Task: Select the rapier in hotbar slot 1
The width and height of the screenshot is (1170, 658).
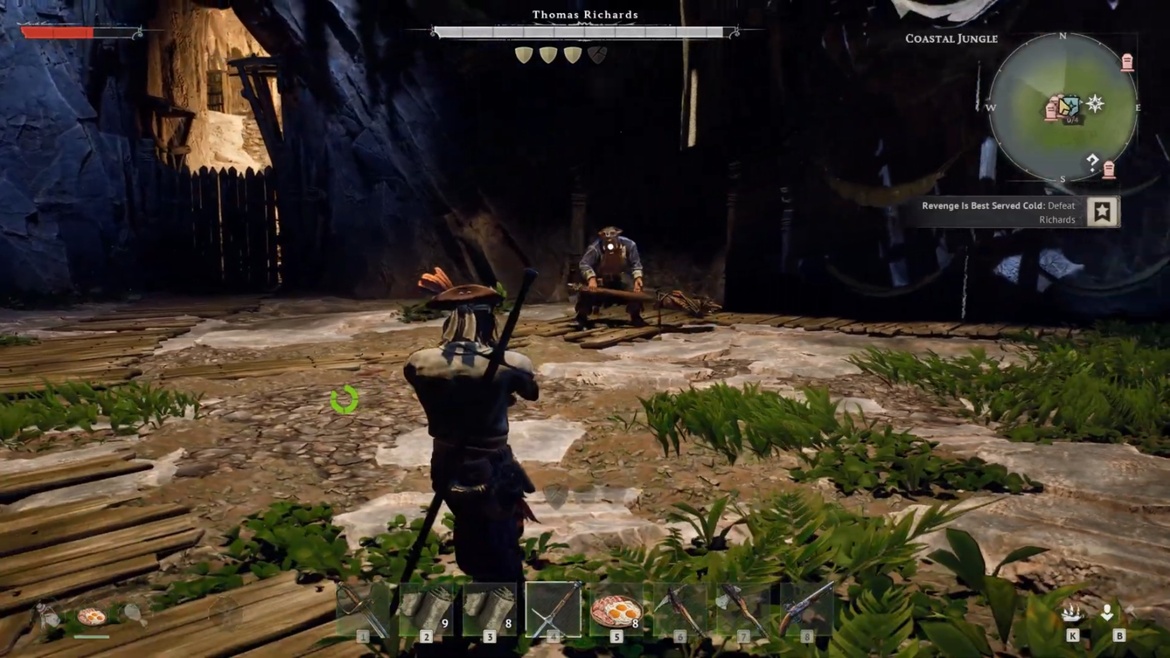Action: pyautogui.click(x=362, y=609)
